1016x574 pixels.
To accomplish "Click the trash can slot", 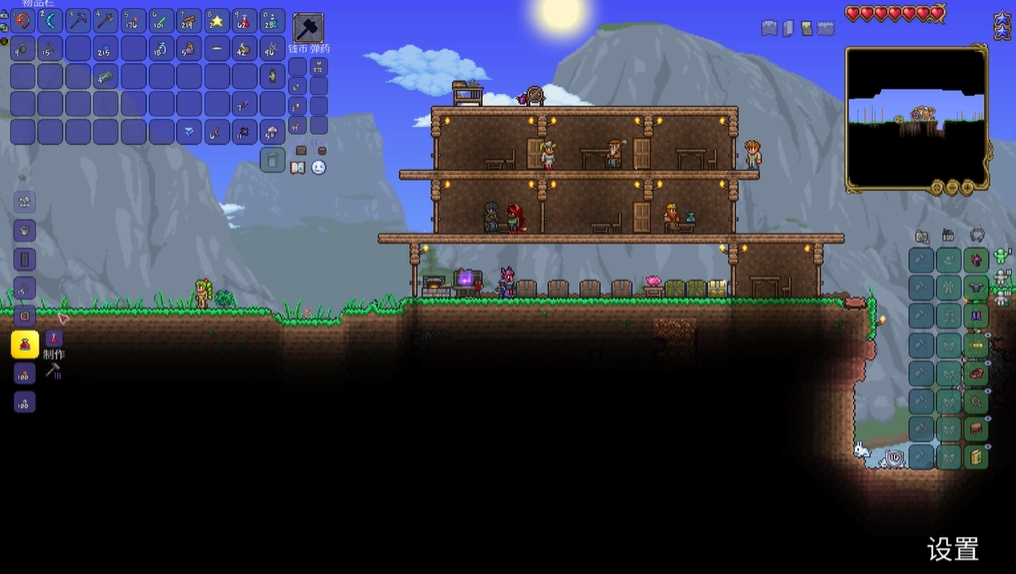I will coord(272,160).
